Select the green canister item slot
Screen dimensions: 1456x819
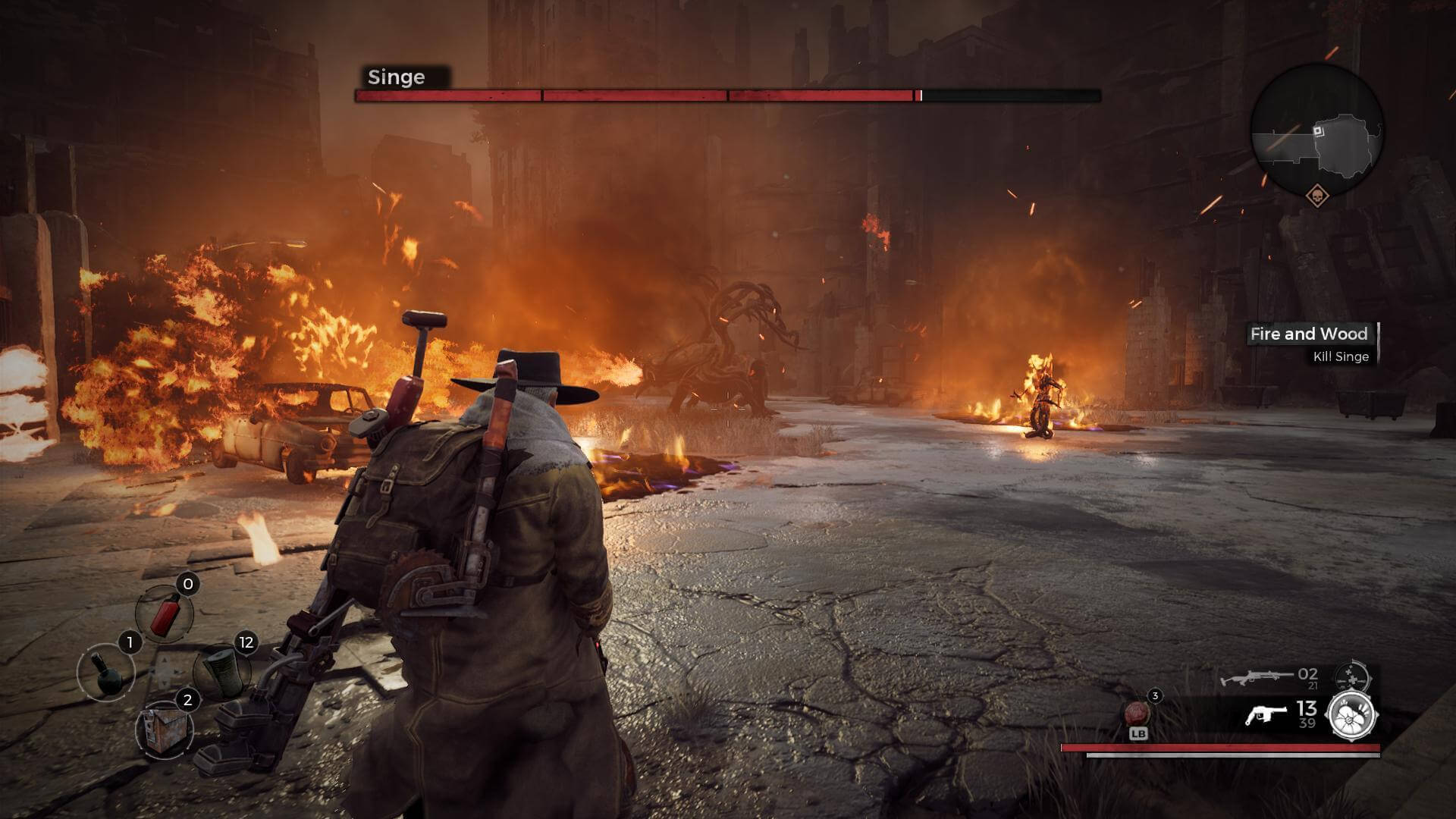click(x=223, y=672)
